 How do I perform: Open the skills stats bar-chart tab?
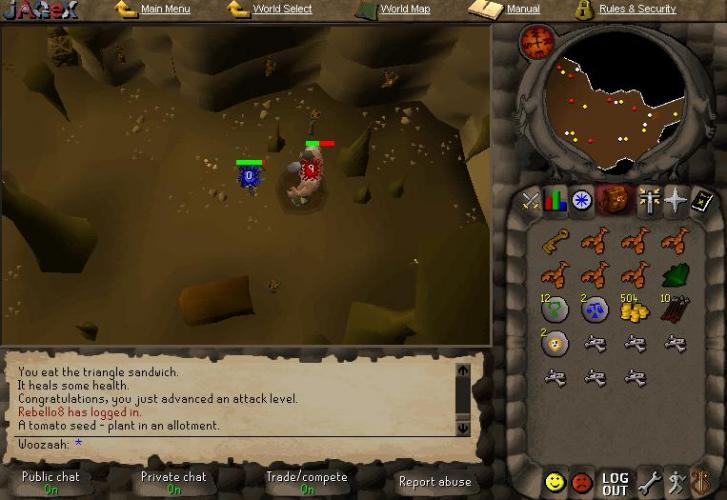tap(555, 201)
